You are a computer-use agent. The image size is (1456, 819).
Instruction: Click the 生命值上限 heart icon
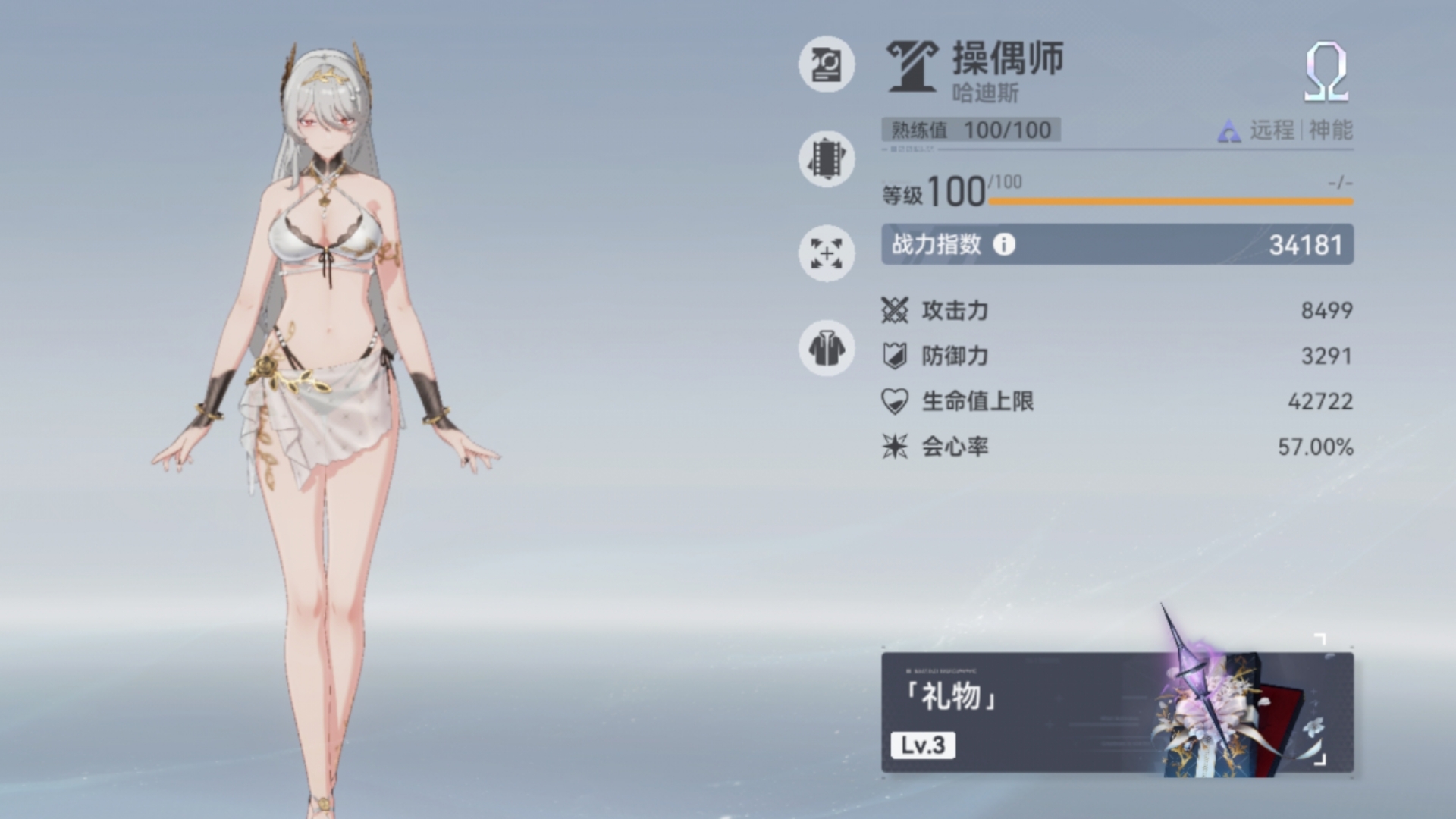(895, 401)
